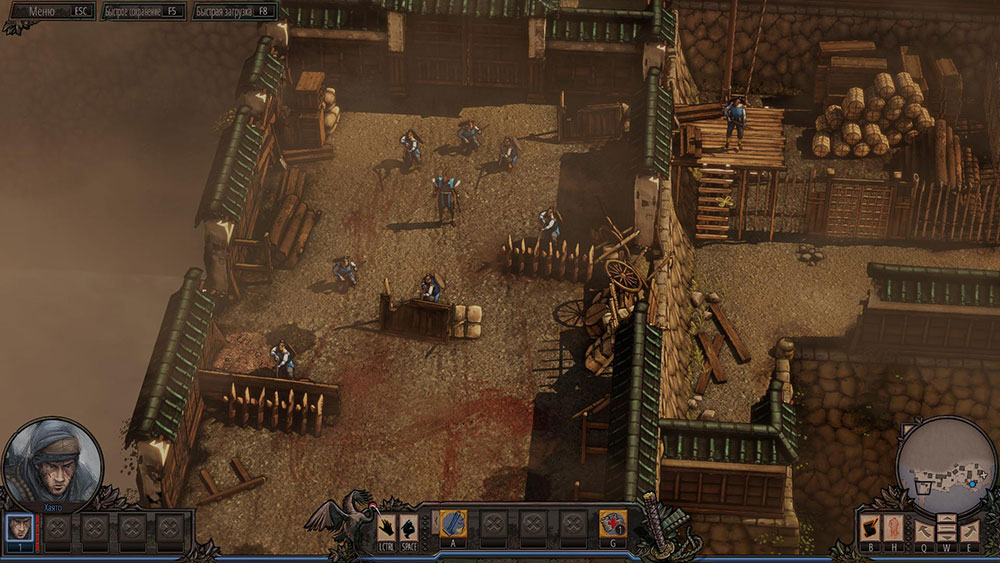Rotate camera with the left arrow button
This screenshot has height=563, width=1000.
(x=923, y=530)
